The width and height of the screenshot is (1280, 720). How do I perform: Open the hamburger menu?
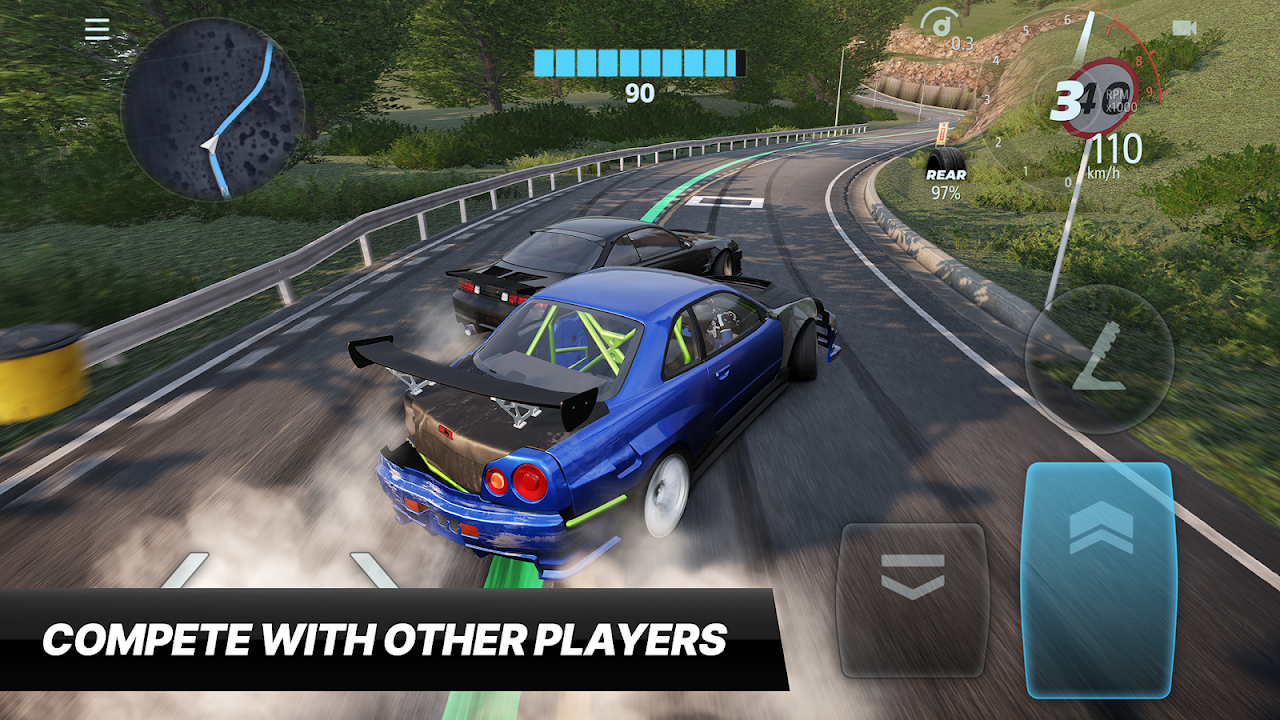point(97,30)
